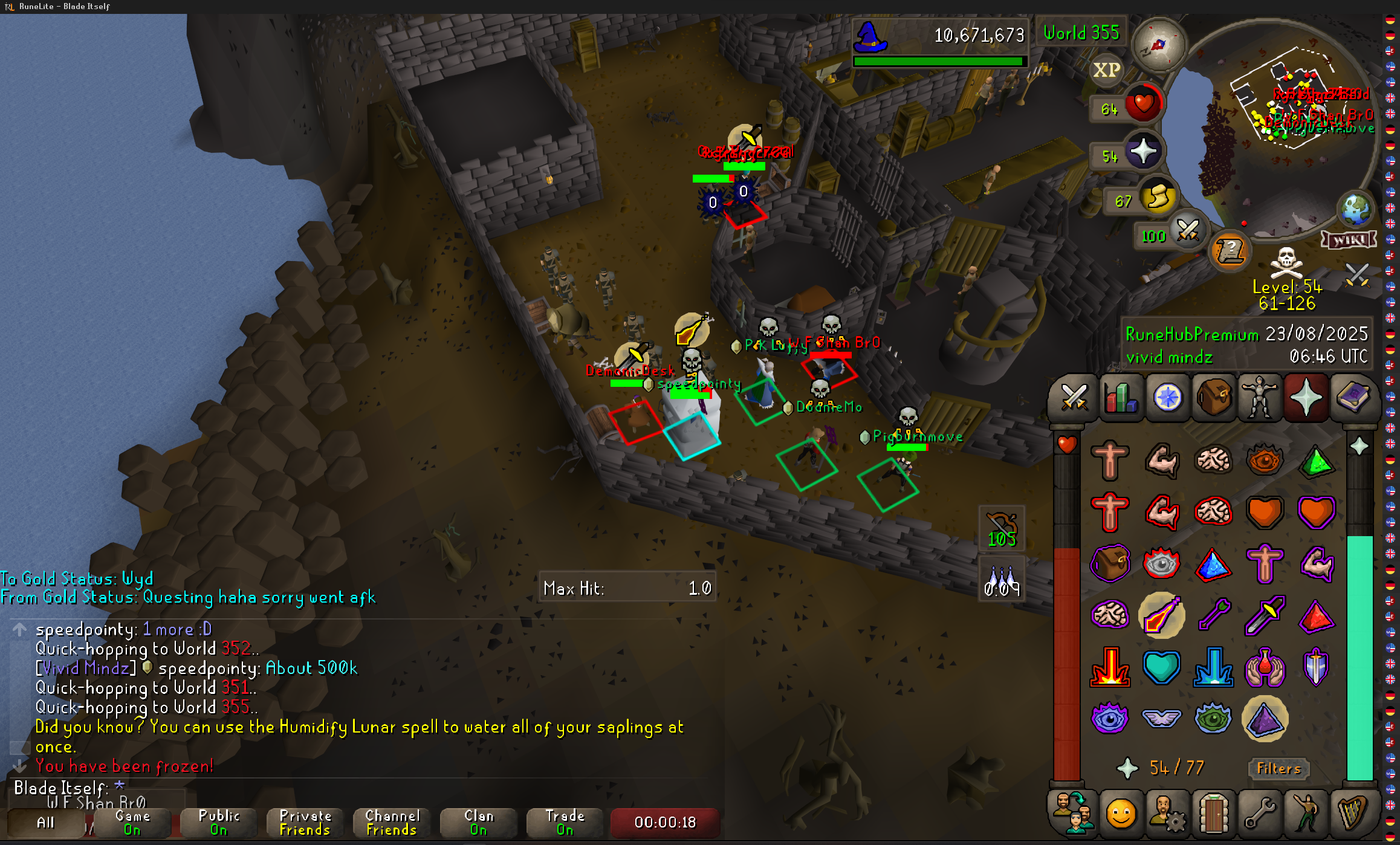
Task: Select the Trade chat tab
Action: click(565, 823)
